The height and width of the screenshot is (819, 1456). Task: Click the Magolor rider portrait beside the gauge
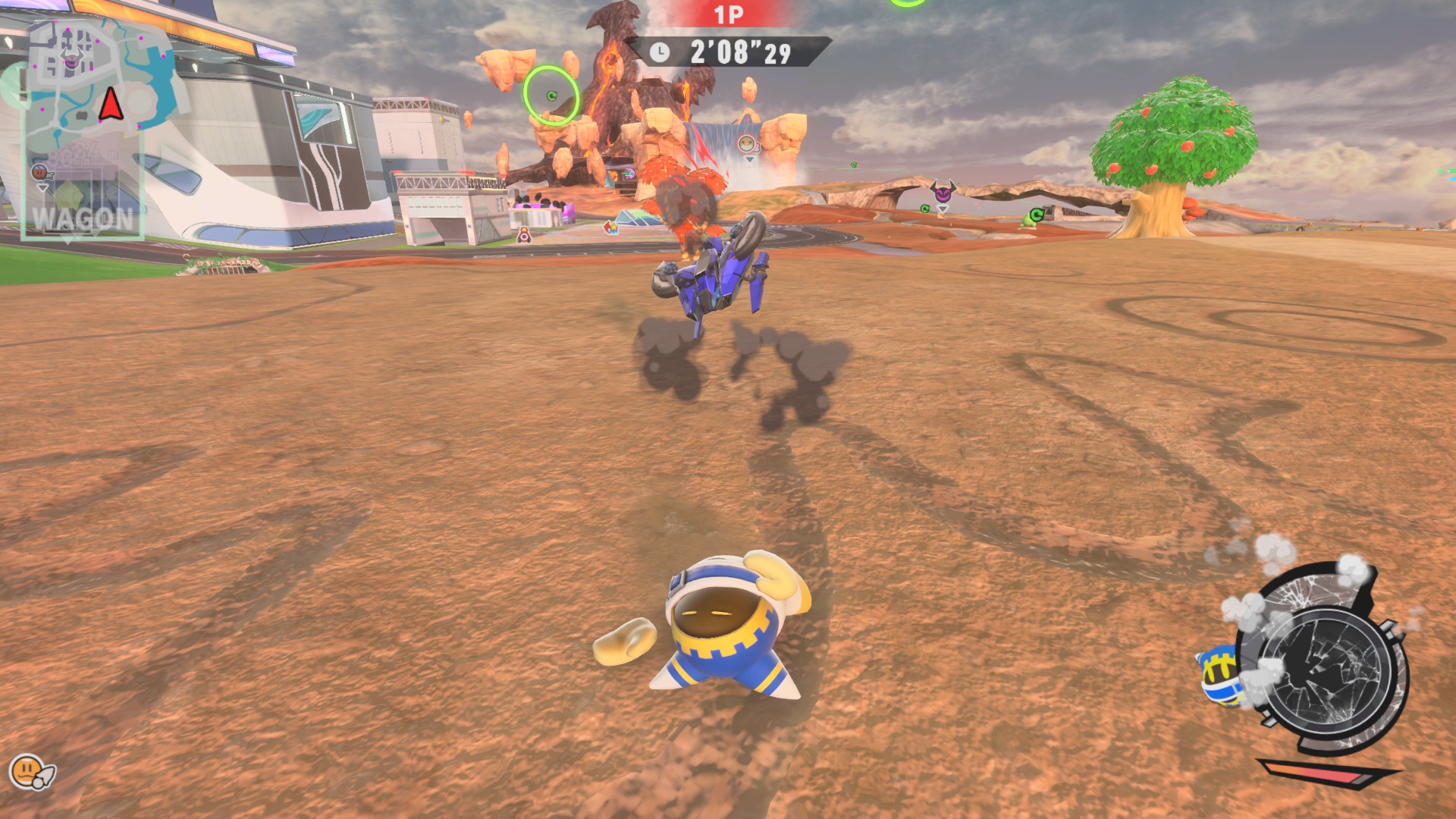pos(1220,674)
